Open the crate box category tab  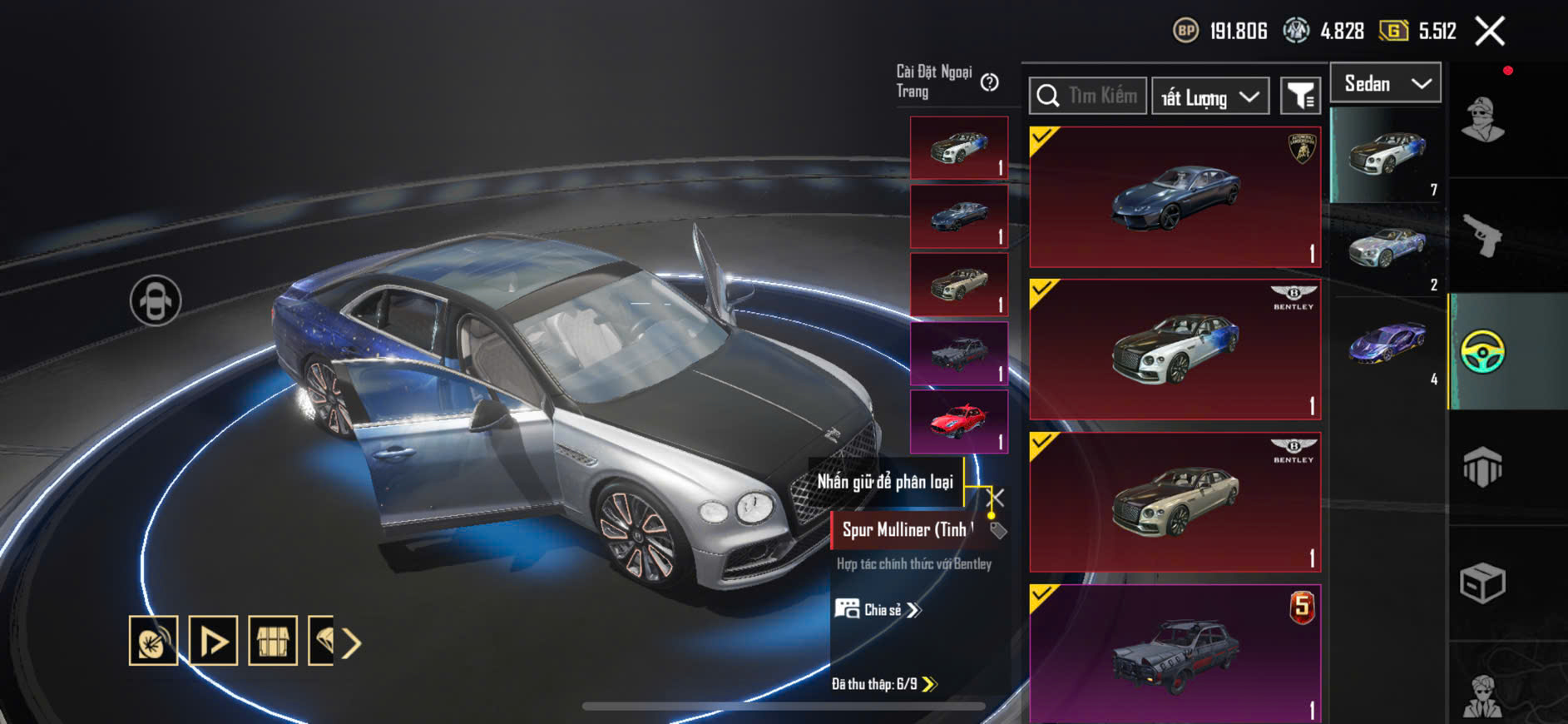(1482, 583)
